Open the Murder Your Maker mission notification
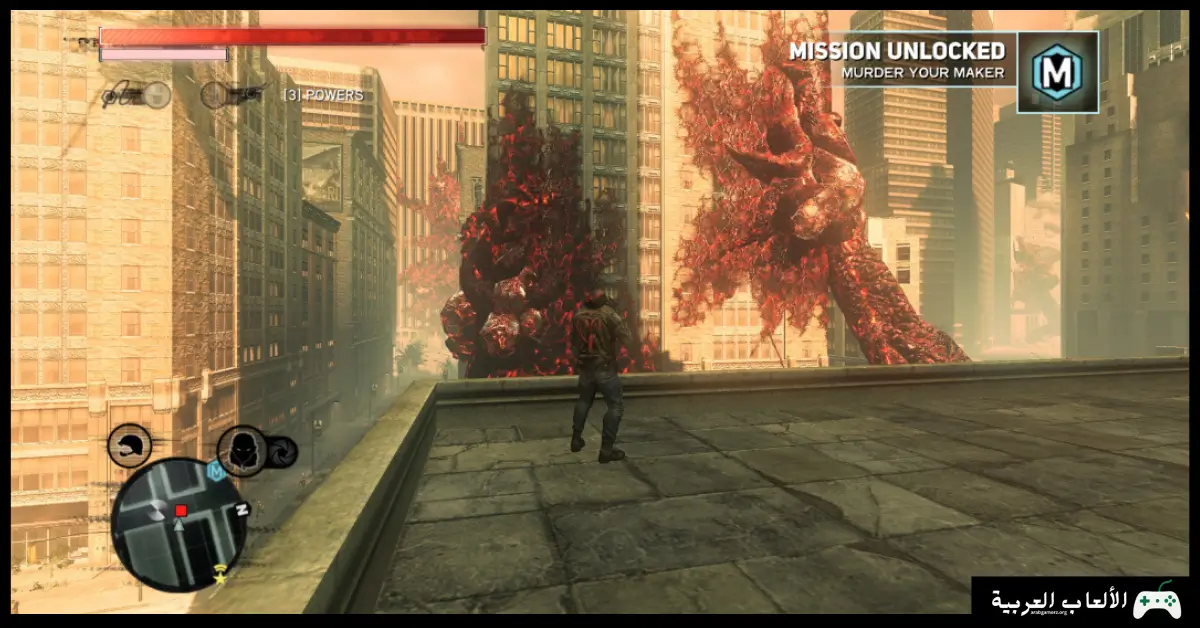Screen dimensions: 1200x628 coord(896,59)
